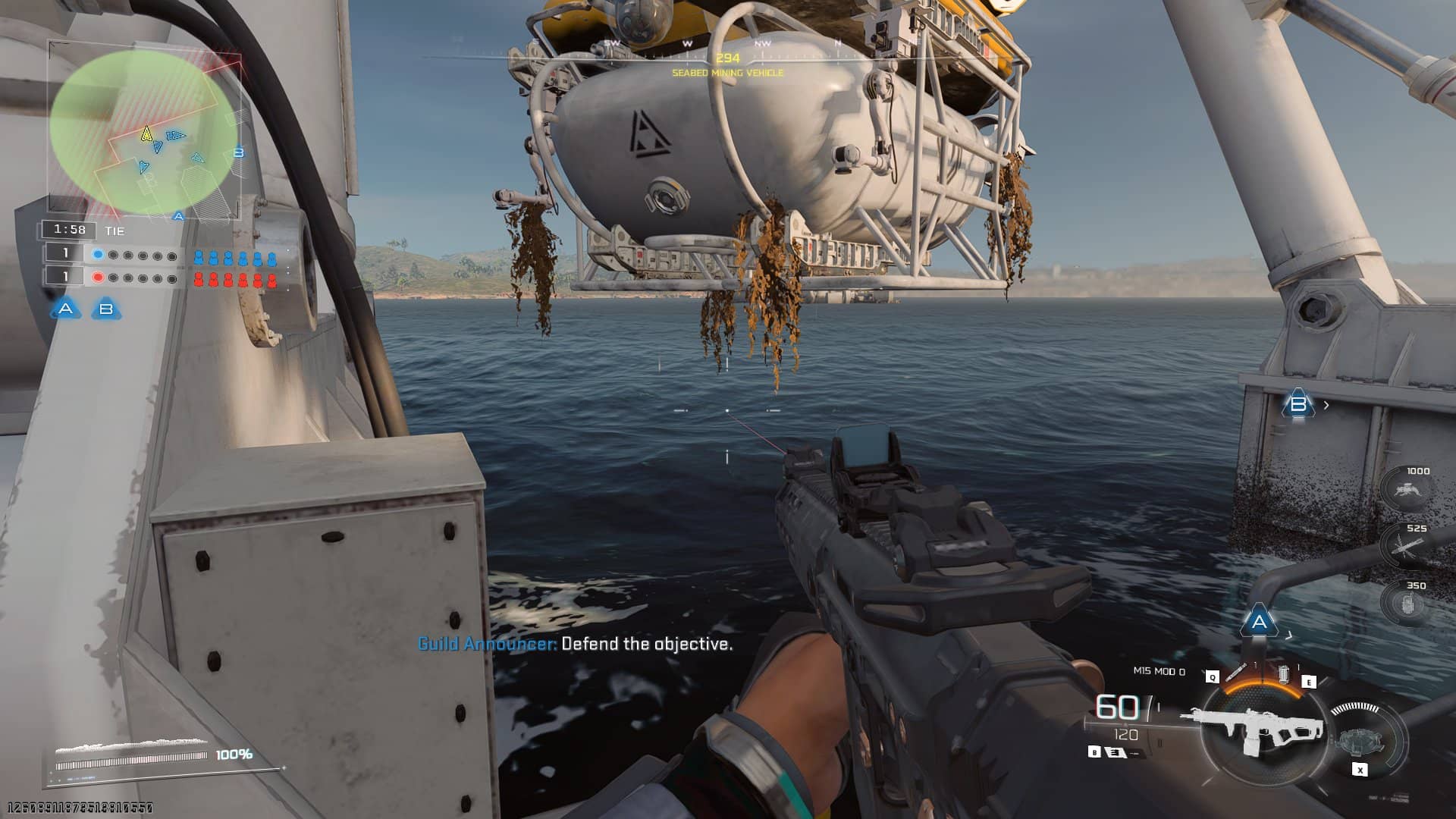Click the B objective marker on the minimap
This screenshot has width=1456, height=819.
pos(239,153)
